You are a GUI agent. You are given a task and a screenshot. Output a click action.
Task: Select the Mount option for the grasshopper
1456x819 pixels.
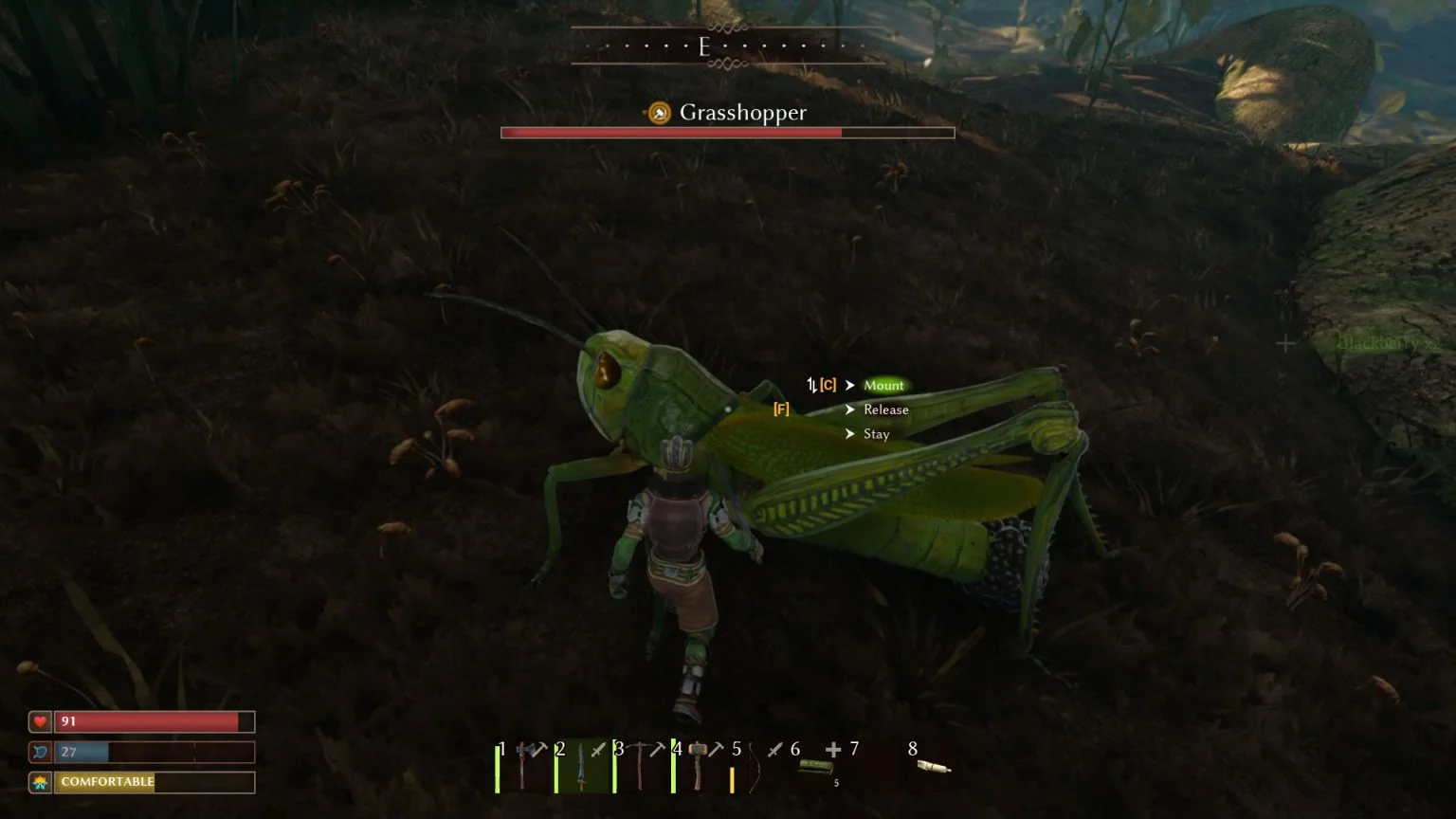[x=883, y=386]
